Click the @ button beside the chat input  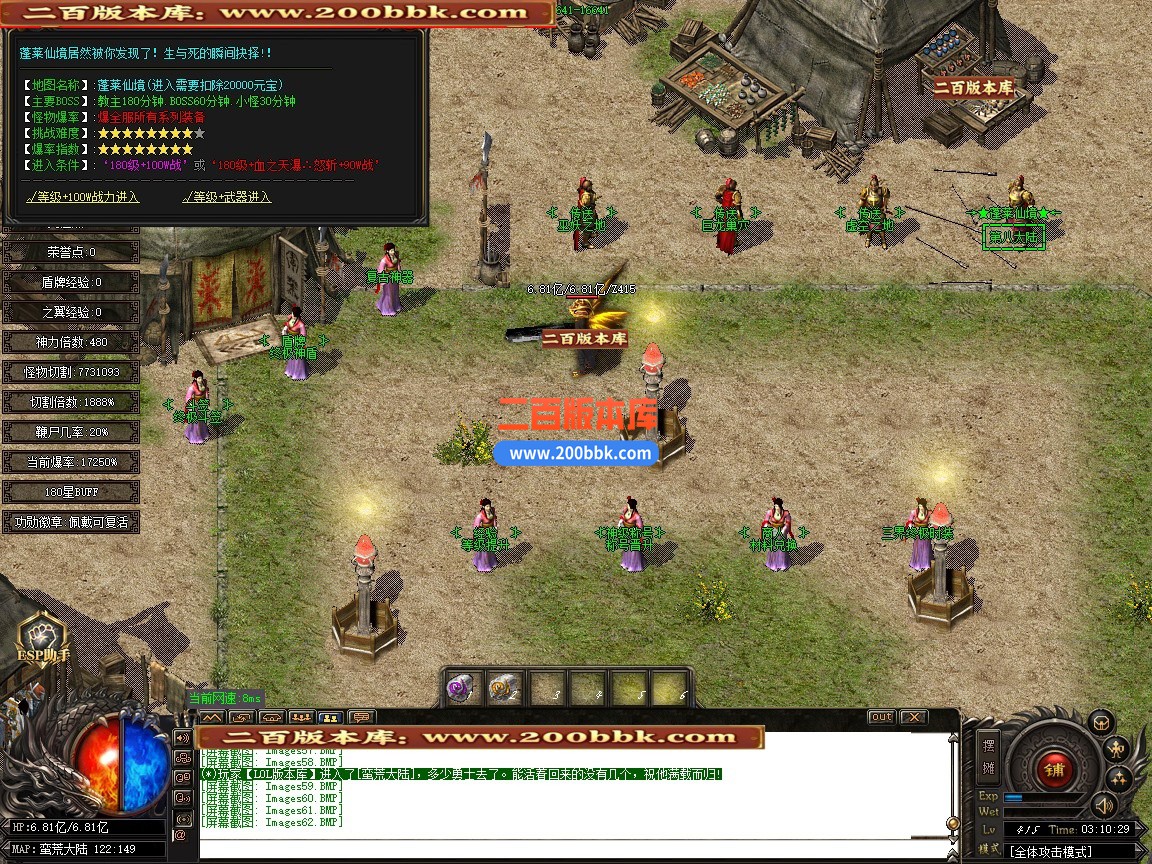click(x=182, y=834)
